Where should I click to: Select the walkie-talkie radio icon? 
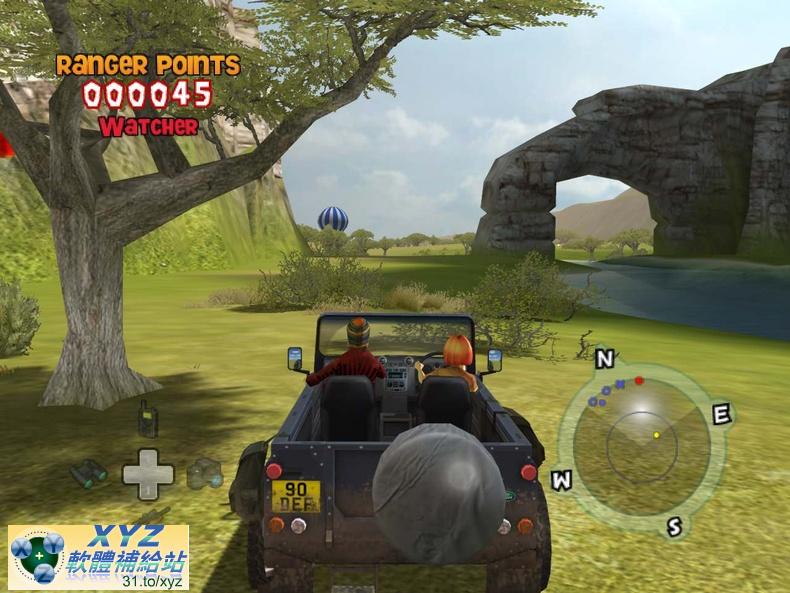click(147, 420)
